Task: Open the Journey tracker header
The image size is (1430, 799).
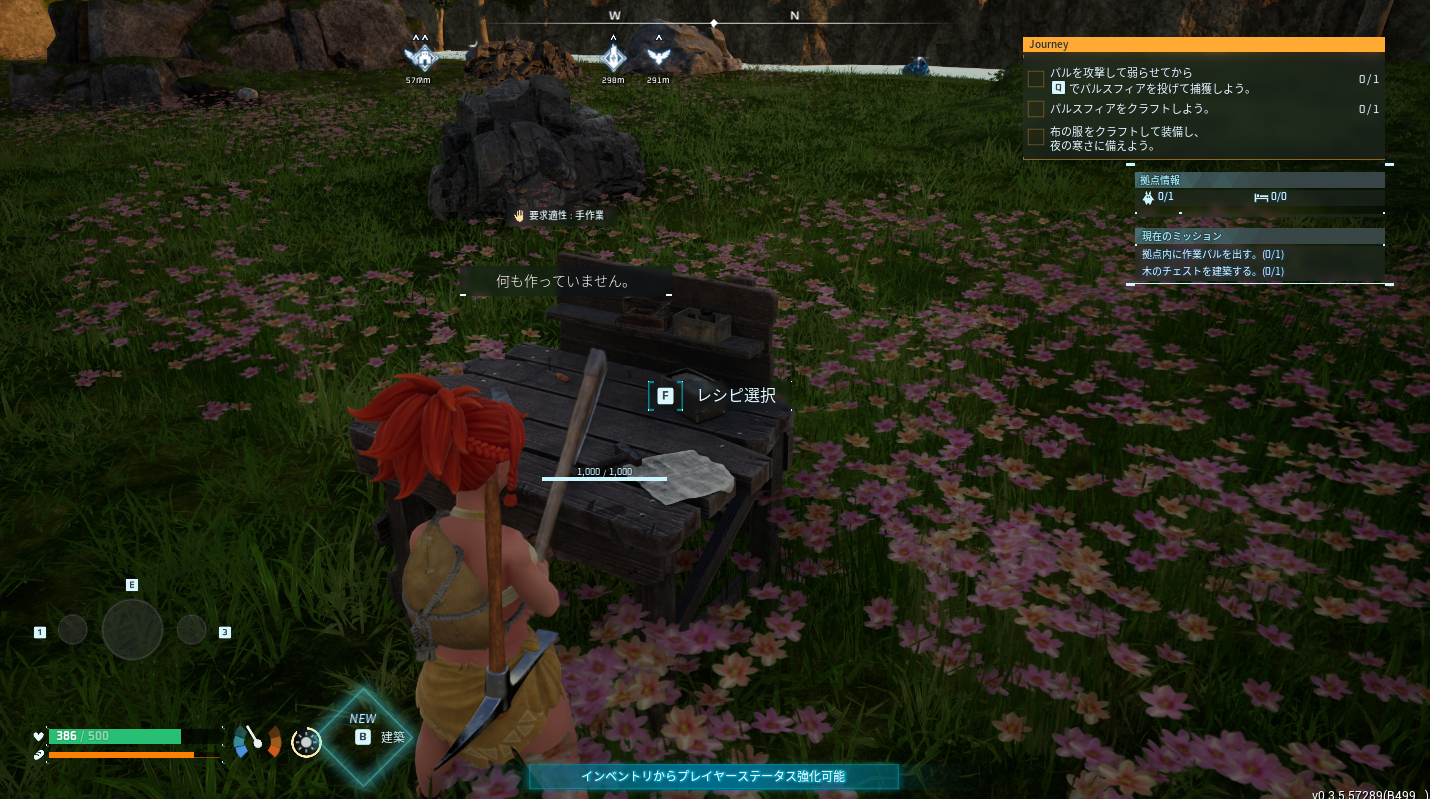Action: click(x=1203, y=45)
